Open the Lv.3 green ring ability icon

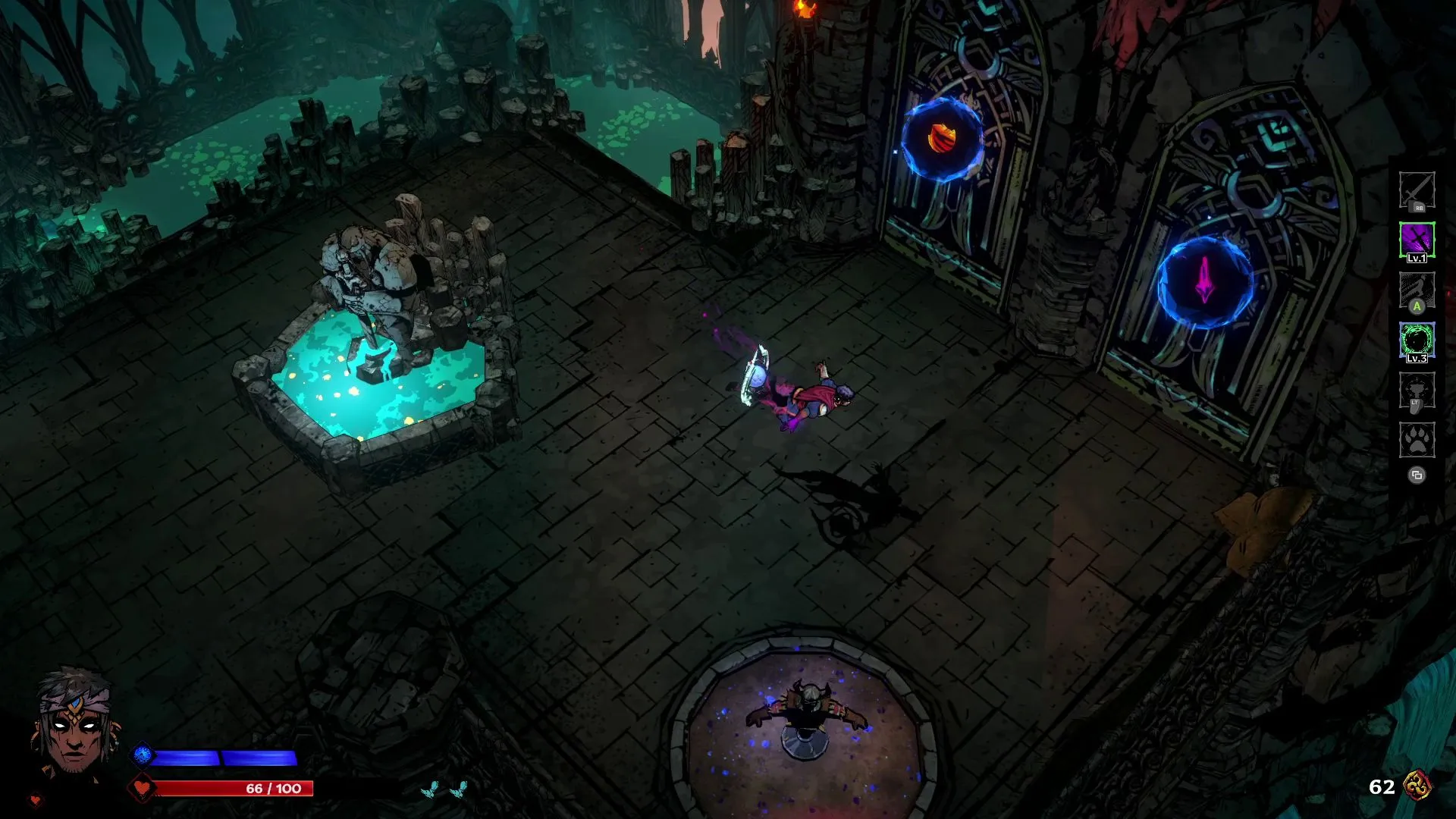tap(1417, 339)
